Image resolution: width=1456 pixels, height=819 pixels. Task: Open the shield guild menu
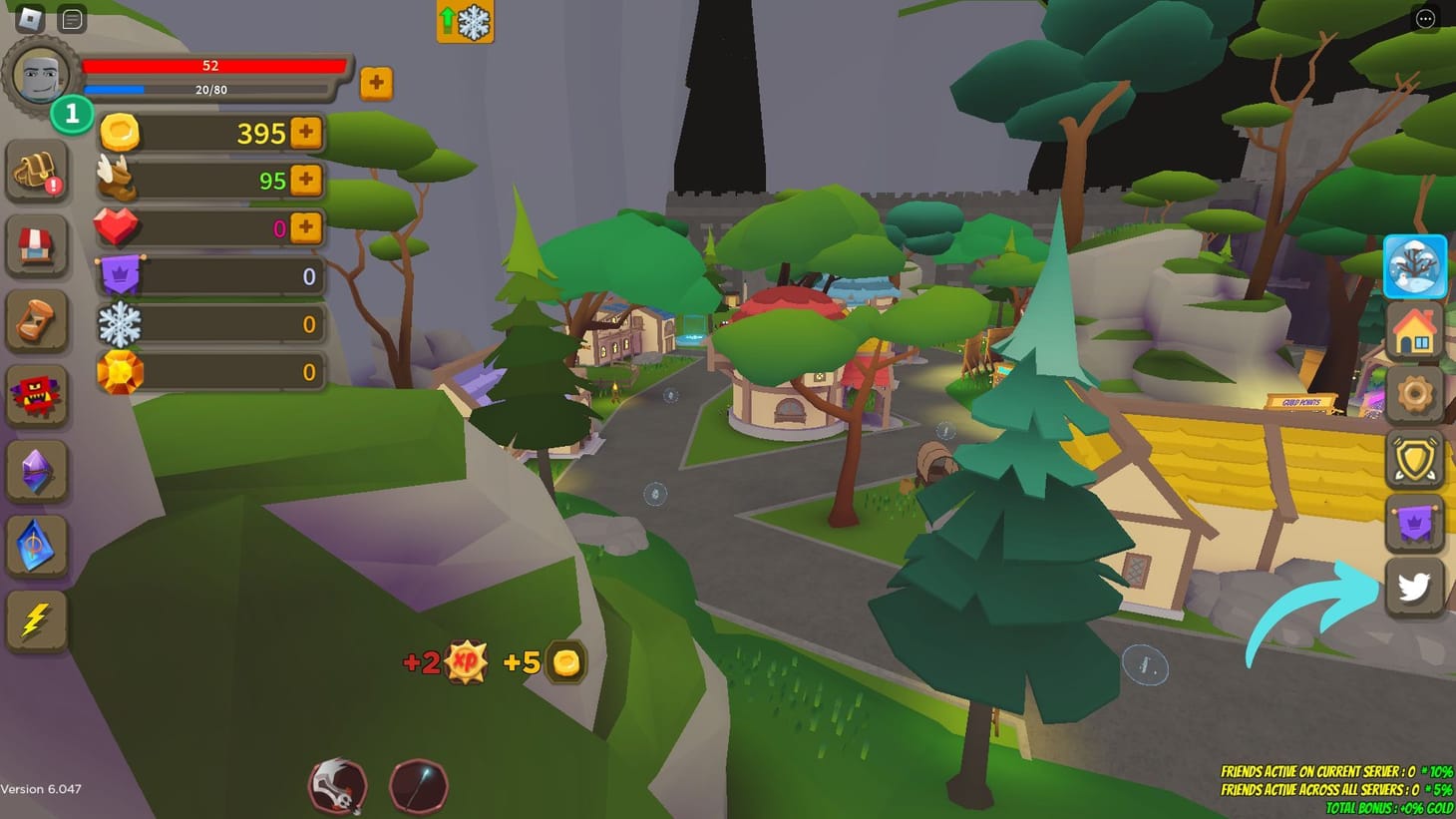[1414, 458]
